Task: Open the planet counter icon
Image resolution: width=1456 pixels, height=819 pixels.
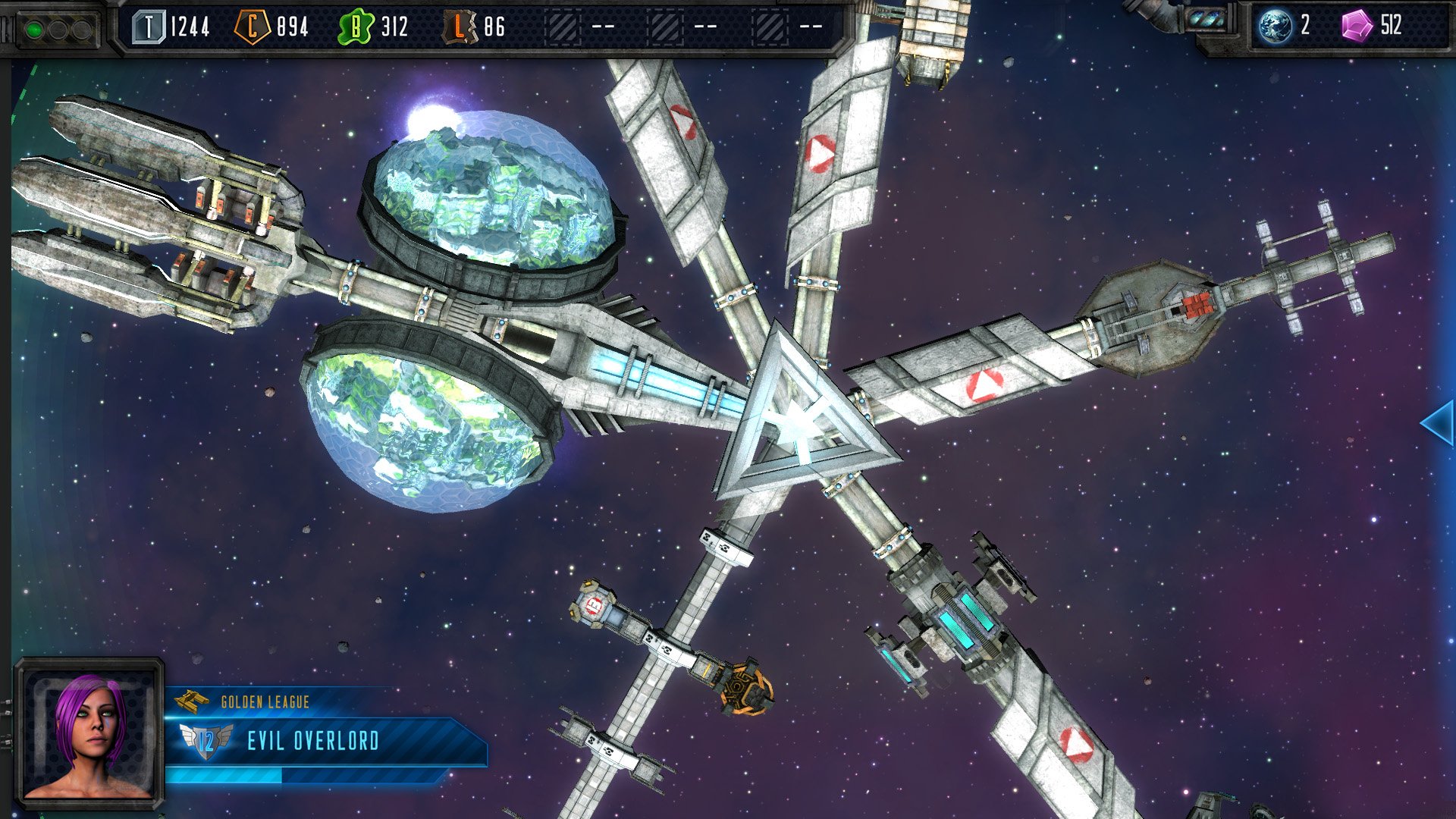Action: [x=1275, y=26]
